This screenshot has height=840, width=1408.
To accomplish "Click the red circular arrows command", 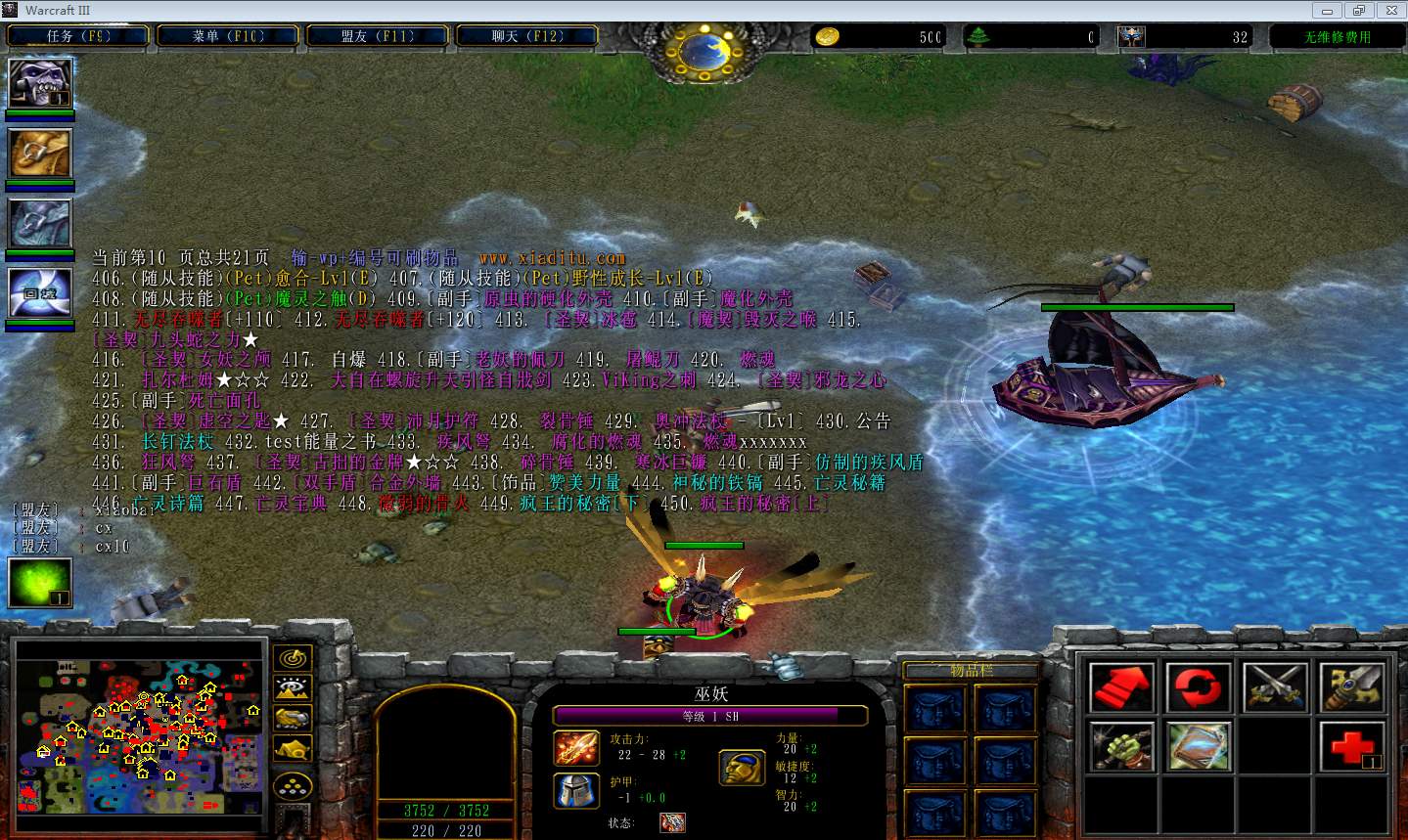I will point(1199,687).
